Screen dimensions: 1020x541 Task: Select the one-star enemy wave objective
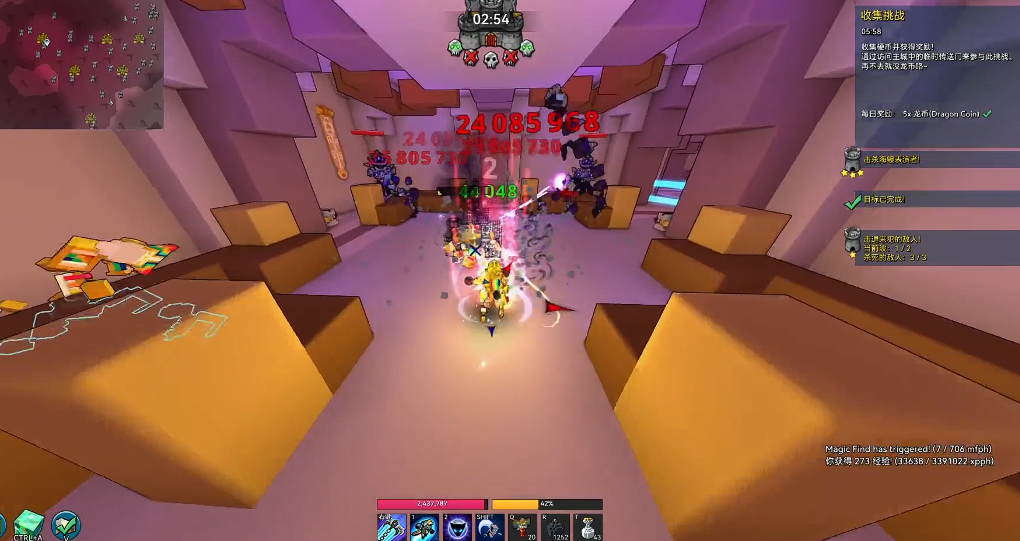tap(853, 244)
